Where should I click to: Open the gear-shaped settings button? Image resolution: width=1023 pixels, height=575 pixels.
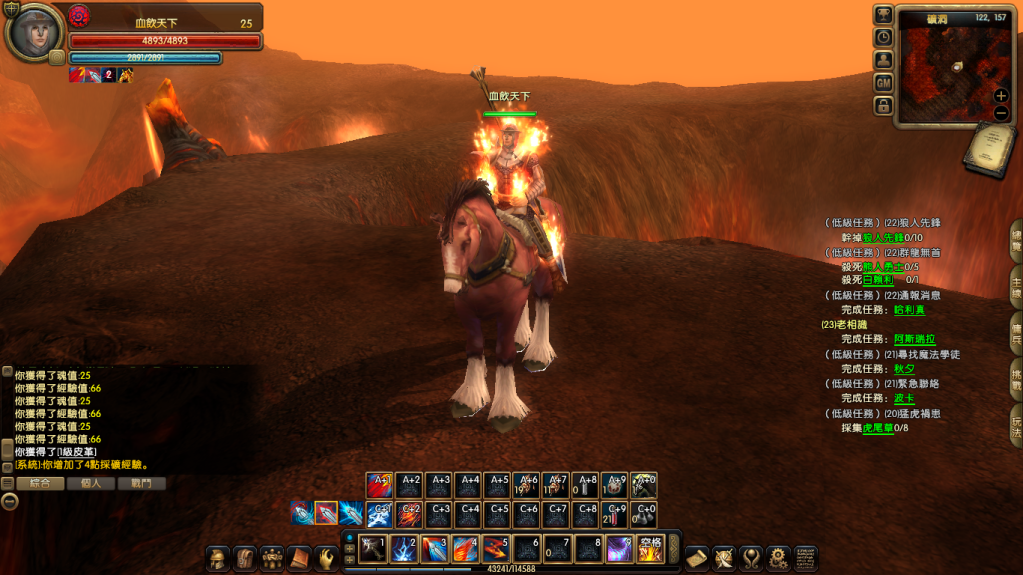[778, 557]
